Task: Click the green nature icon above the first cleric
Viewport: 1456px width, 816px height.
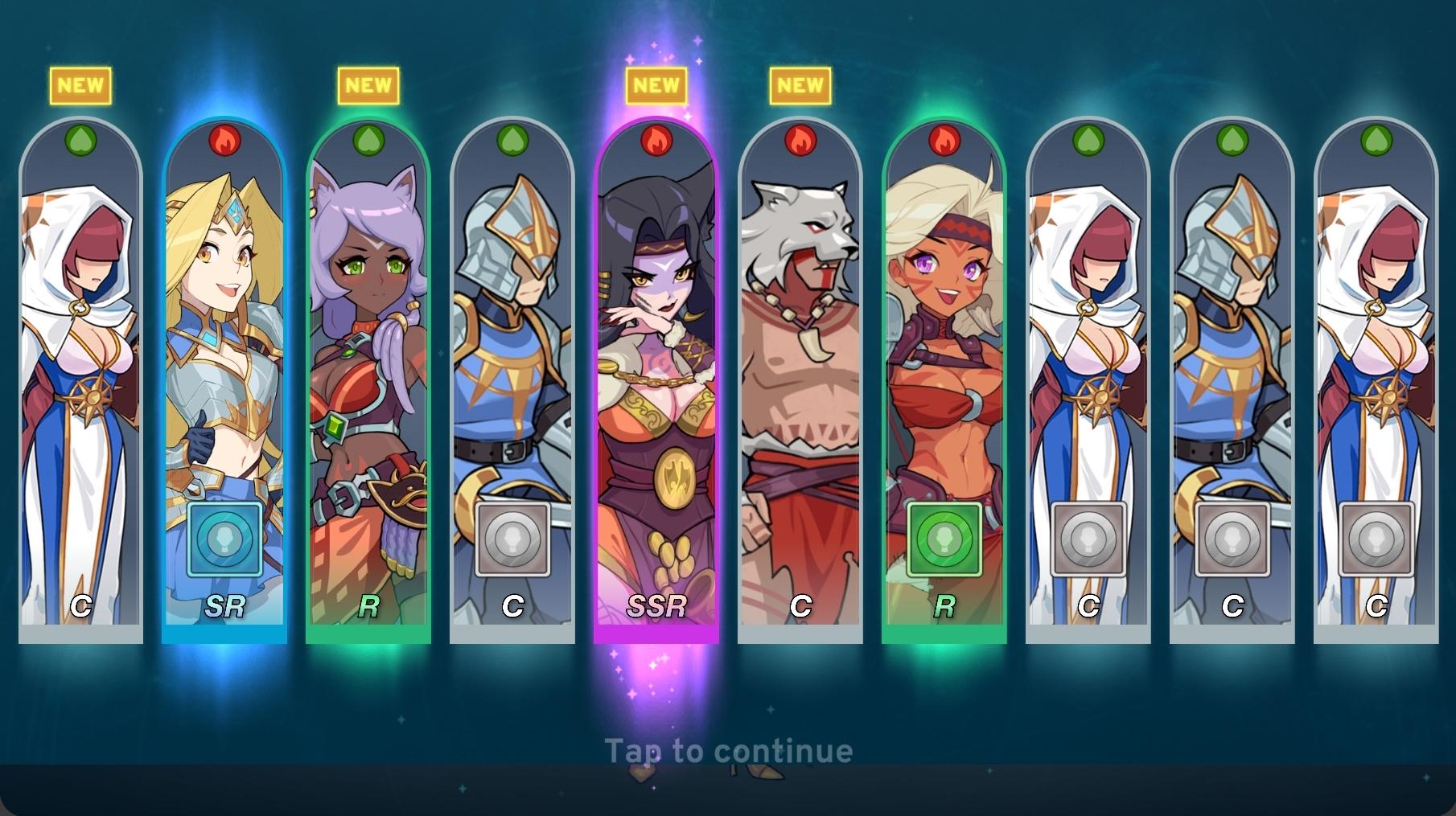Action: click(x=80, y=139)
